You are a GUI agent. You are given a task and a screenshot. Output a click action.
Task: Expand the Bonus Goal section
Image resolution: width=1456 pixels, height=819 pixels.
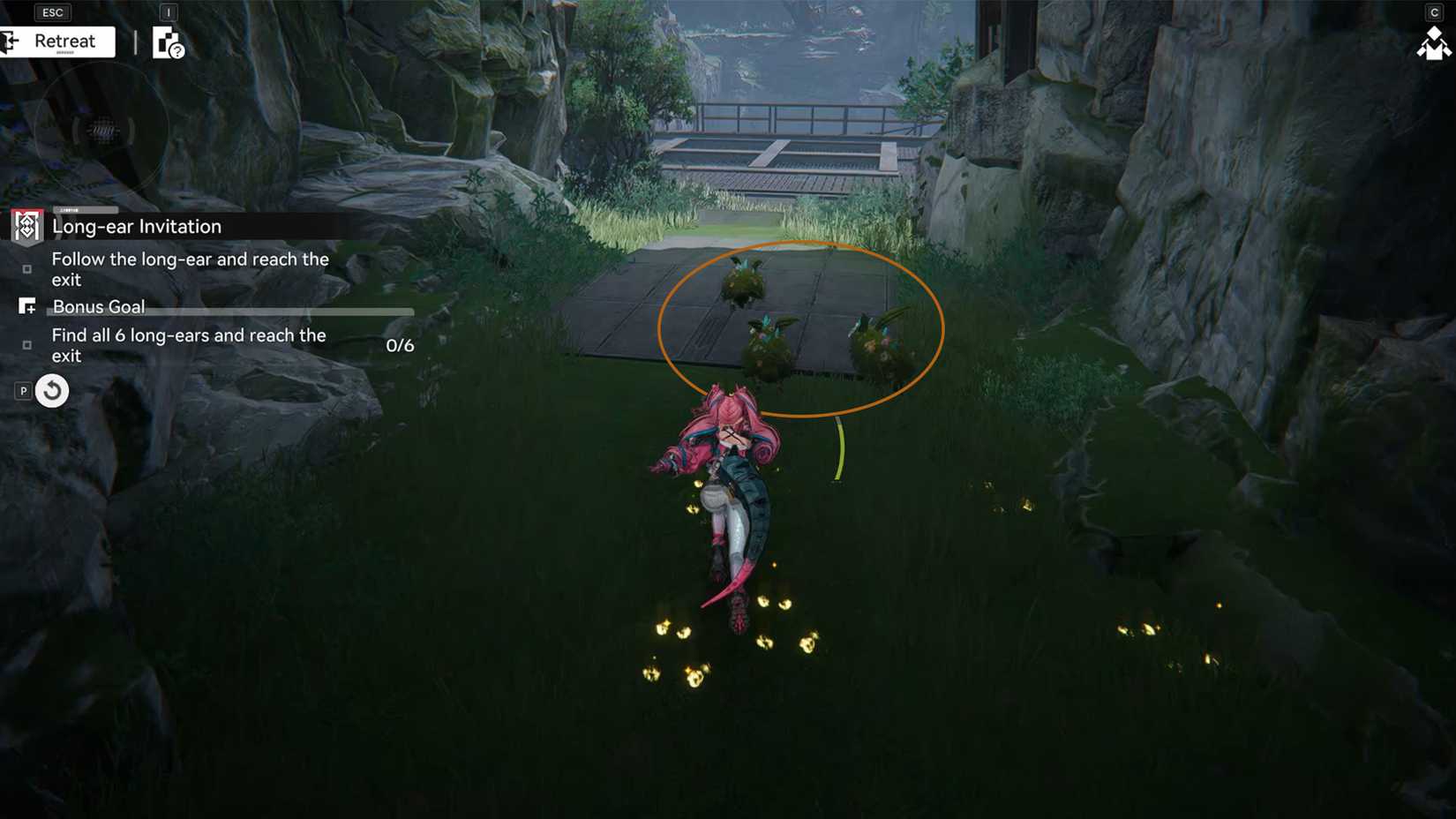pyautogui.click(x=98, y=307)
